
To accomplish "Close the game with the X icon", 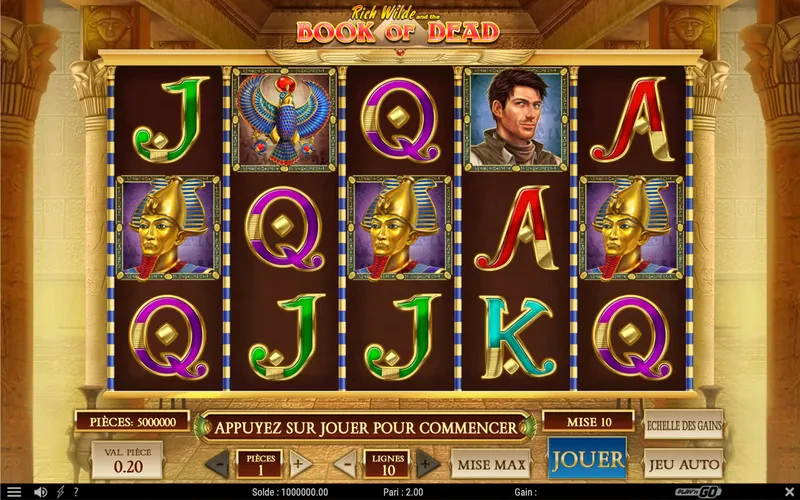I will click(787, 492).
